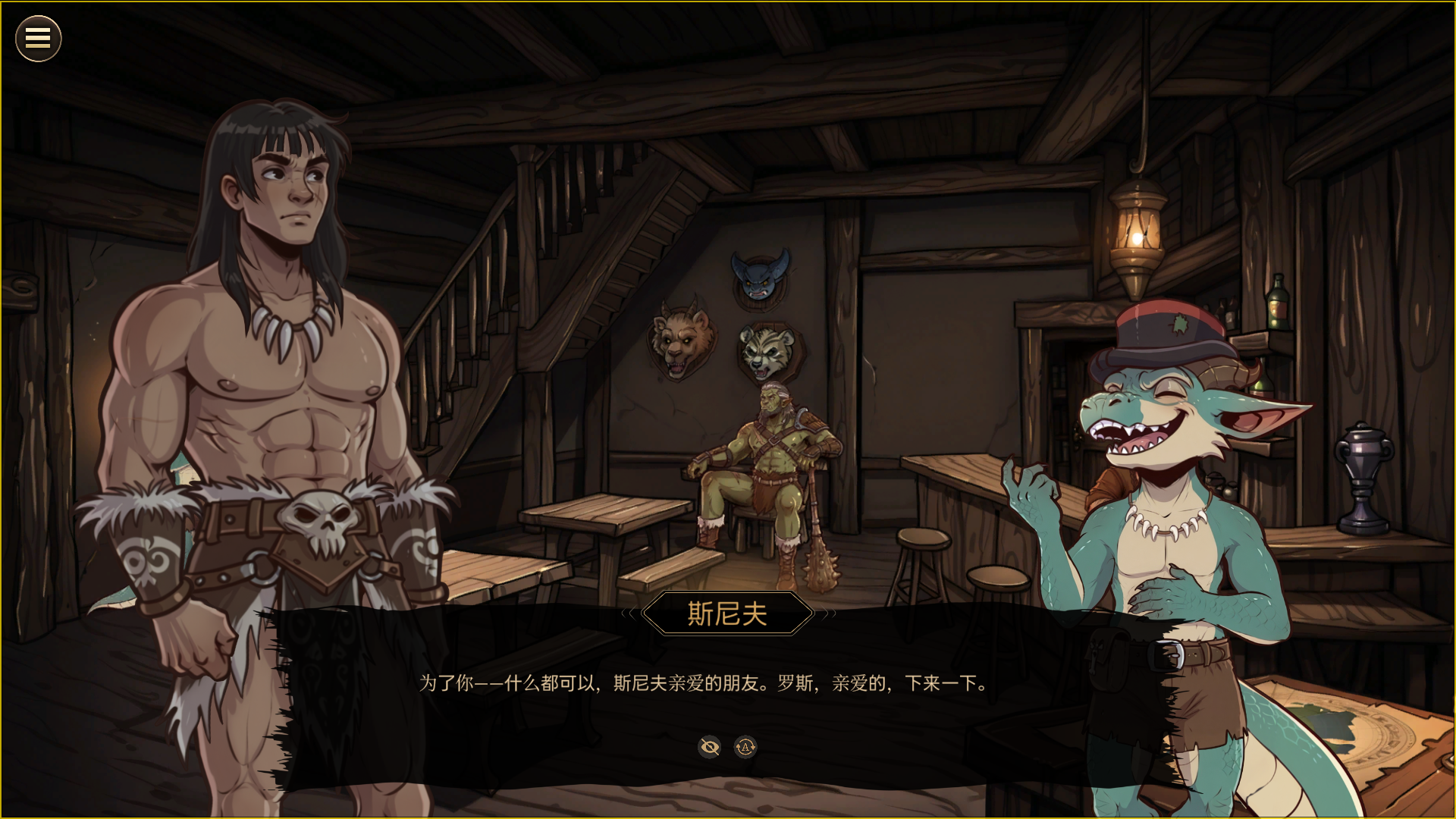Open the hamburger menu
This screenshot has height=819, width=1456.
[38, 39]
